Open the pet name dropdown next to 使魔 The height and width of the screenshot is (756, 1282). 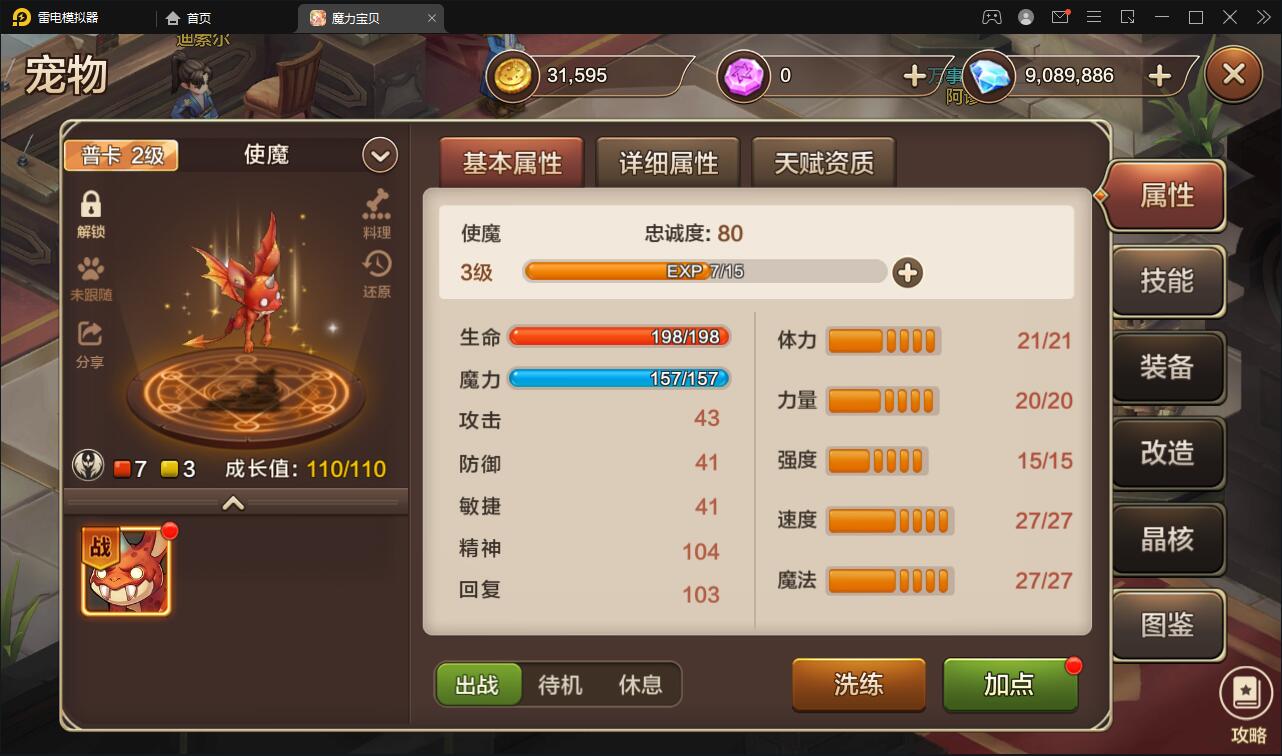[378, 154]
